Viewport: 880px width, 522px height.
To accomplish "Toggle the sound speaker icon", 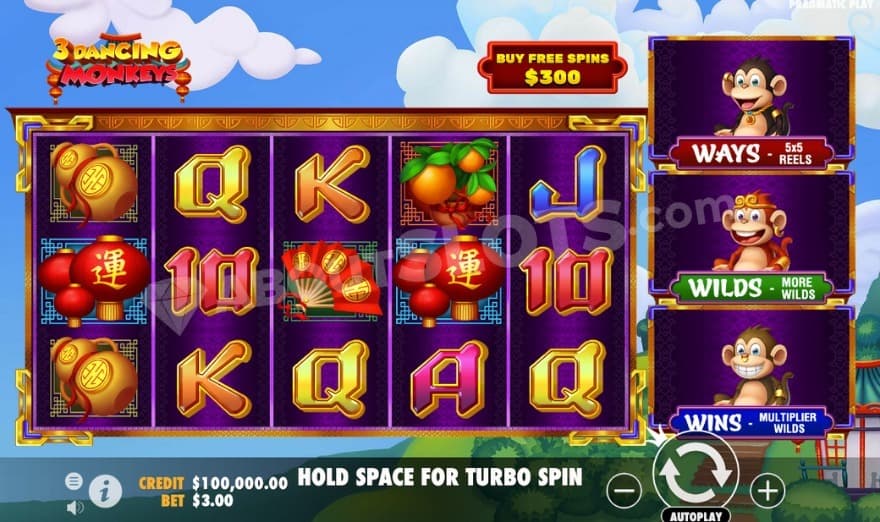I will click(74, 507).
